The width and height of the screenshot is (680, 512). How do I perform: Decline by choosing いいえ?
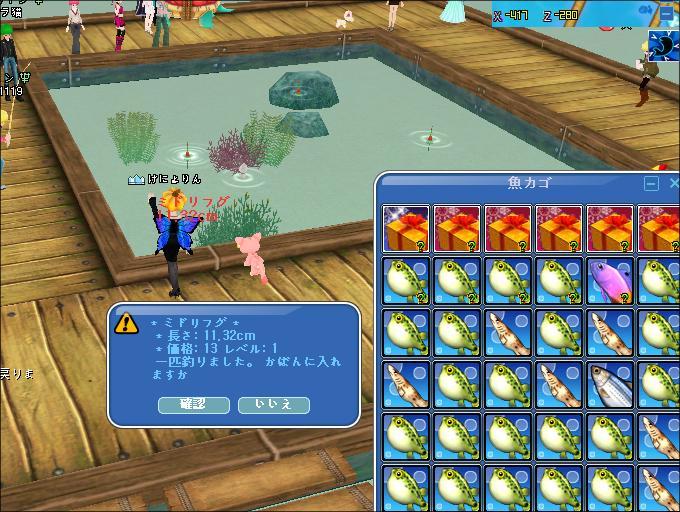click(x=273, y=404)
